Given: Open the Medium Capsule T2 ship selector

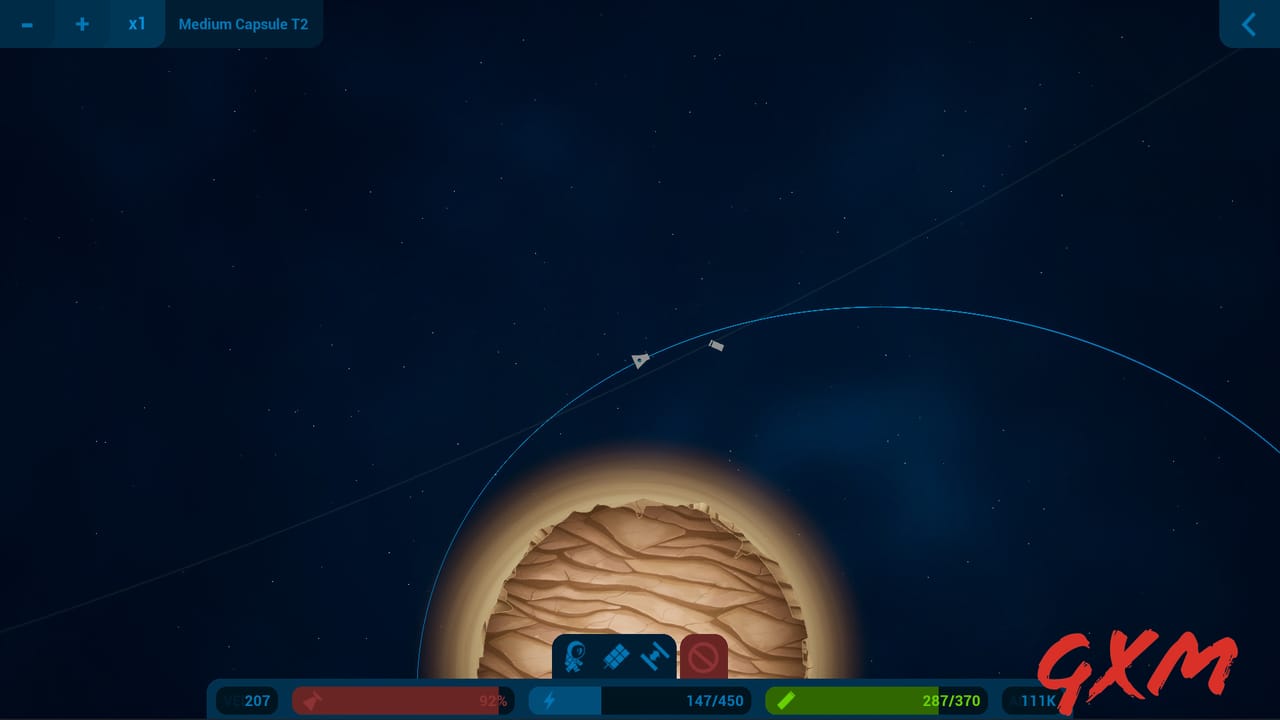Looking at the screenshot, I should tap(243, 24).
